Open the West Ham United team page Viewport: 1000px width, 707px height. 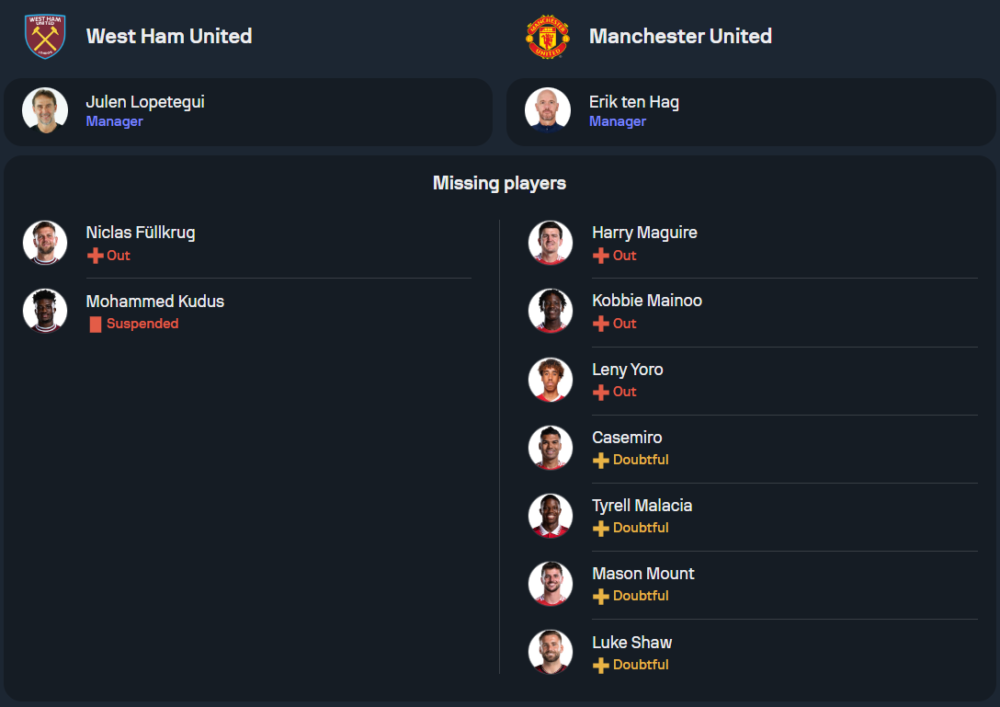[x=169, y=36]
